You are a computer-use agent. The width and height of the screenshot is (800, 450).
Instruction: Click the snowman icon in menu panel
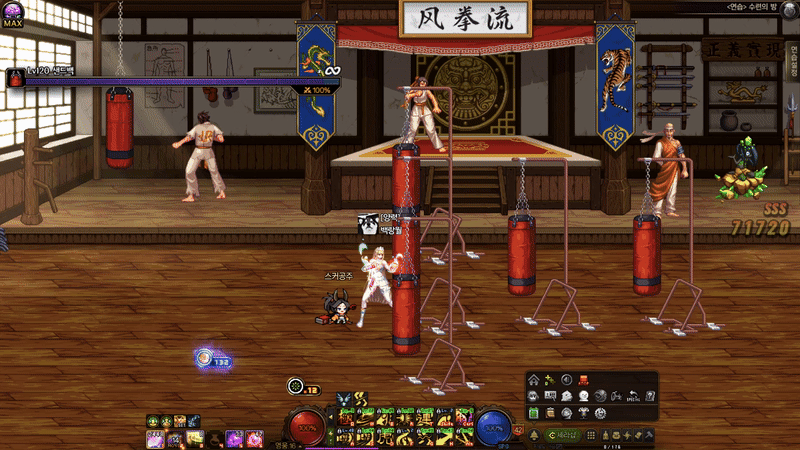tap(583, 396)
